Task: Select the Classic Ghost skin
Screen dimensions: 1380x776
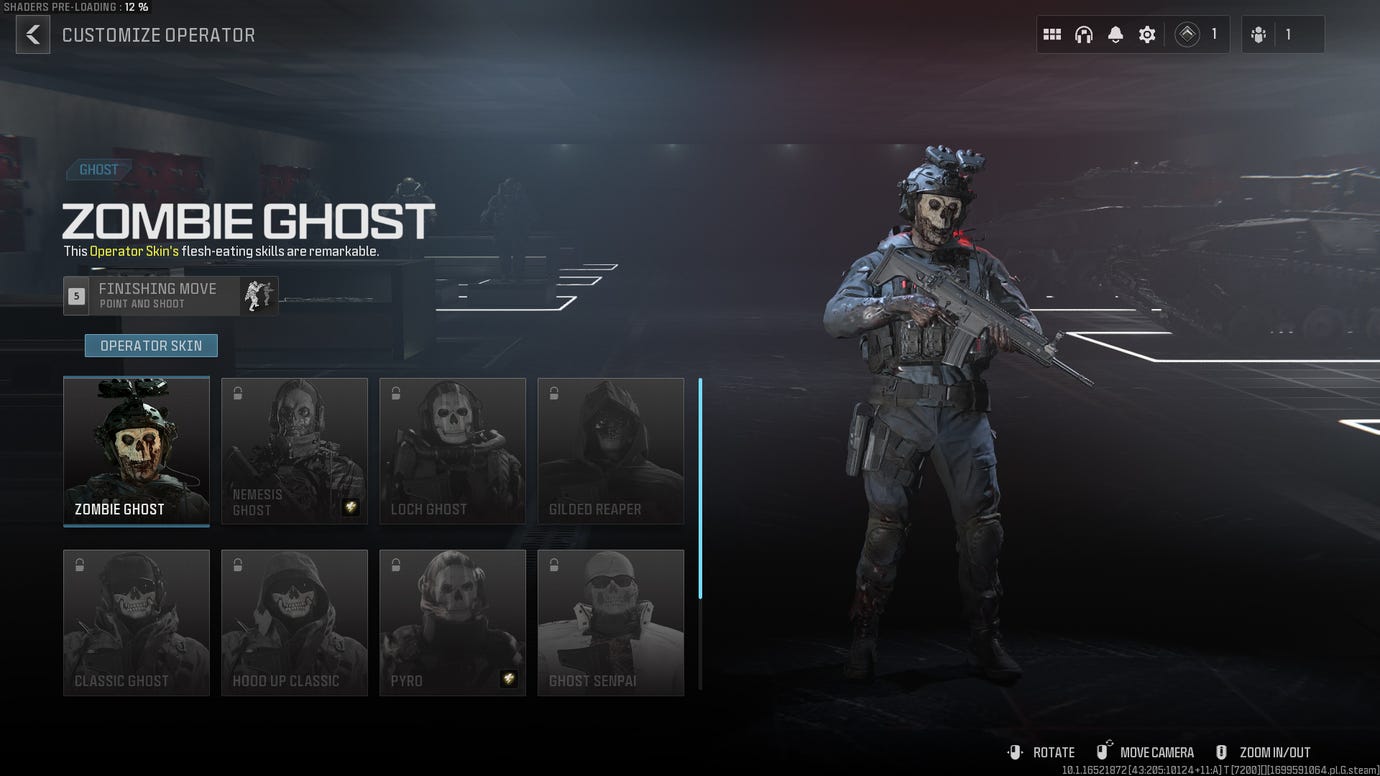Action: 136,622
